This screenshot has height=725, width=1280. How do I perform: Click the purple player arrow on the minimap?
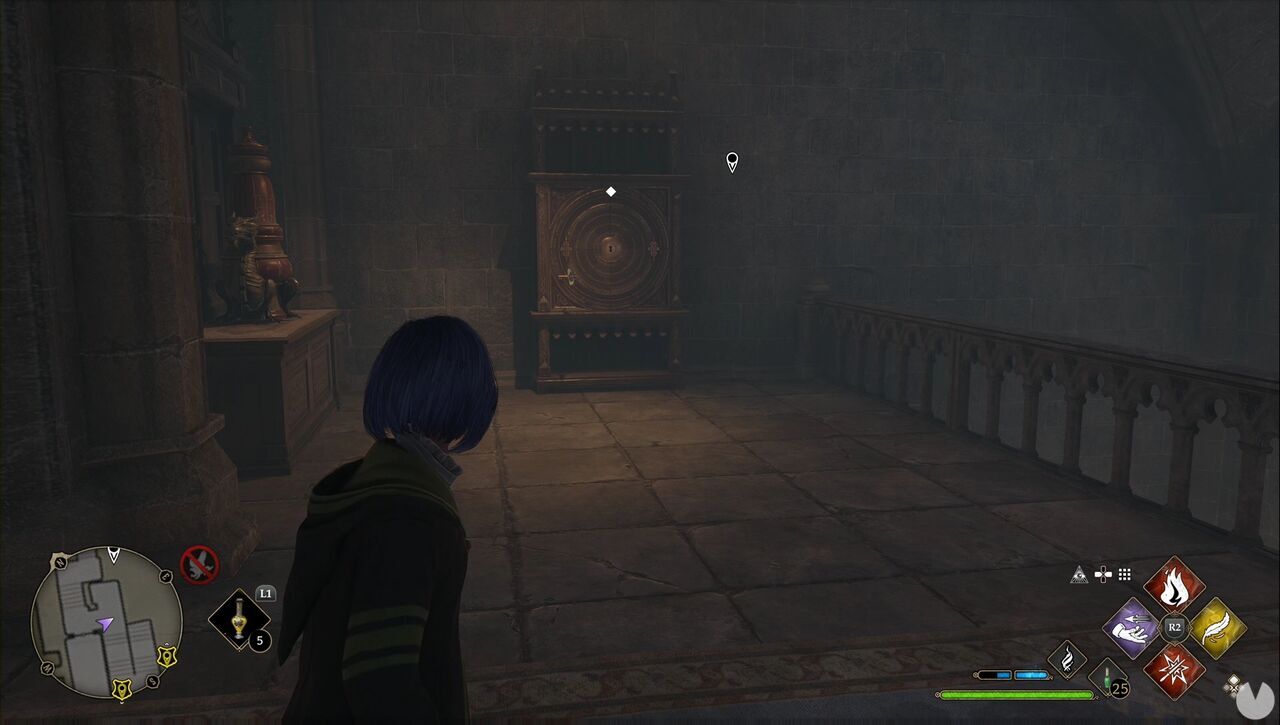[105, 623]
